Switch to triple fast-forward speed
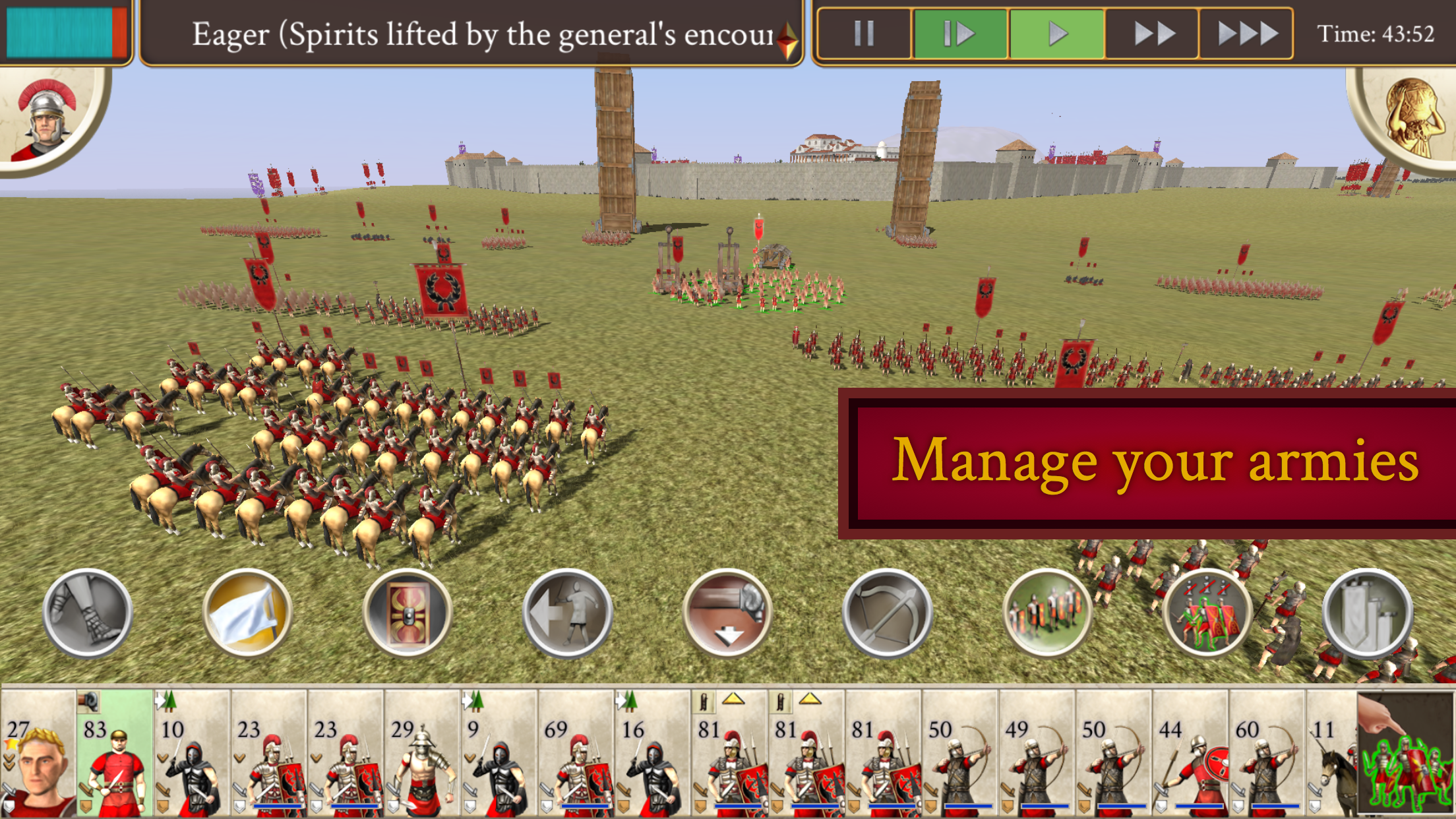 (x=1247, y=34)
